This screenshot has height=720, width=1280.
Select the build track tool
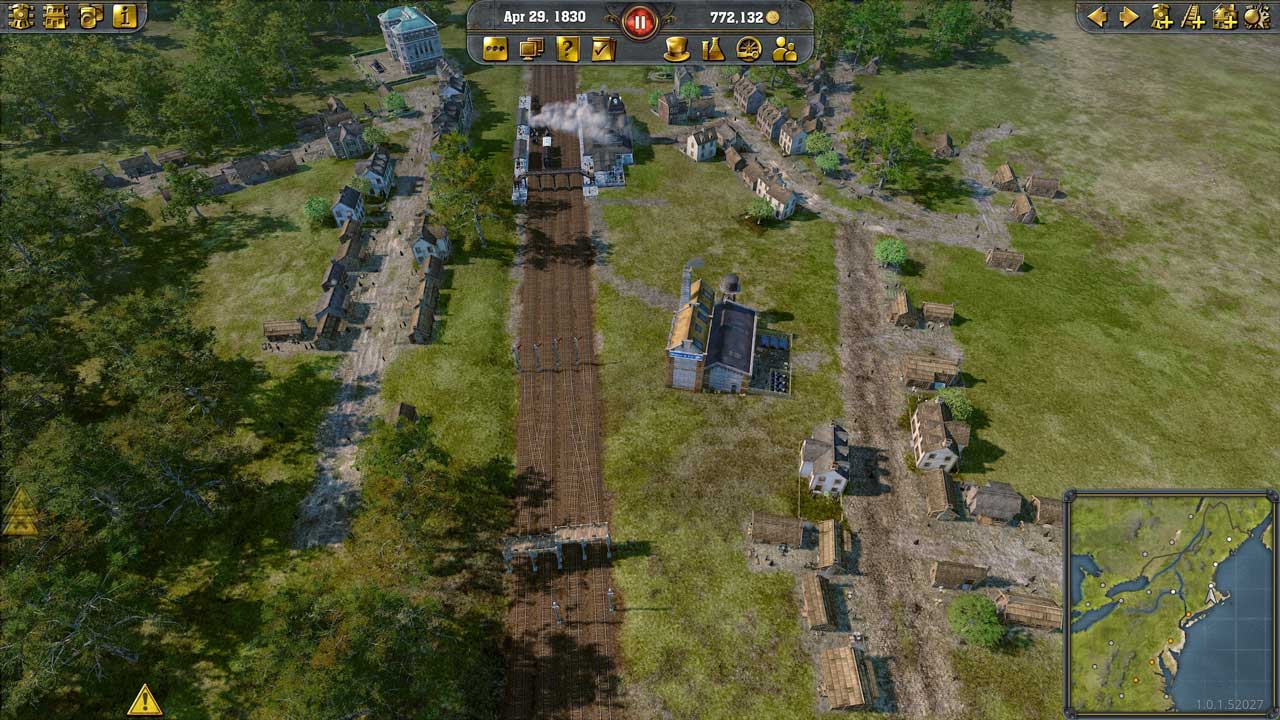[x=1193, y=16]
